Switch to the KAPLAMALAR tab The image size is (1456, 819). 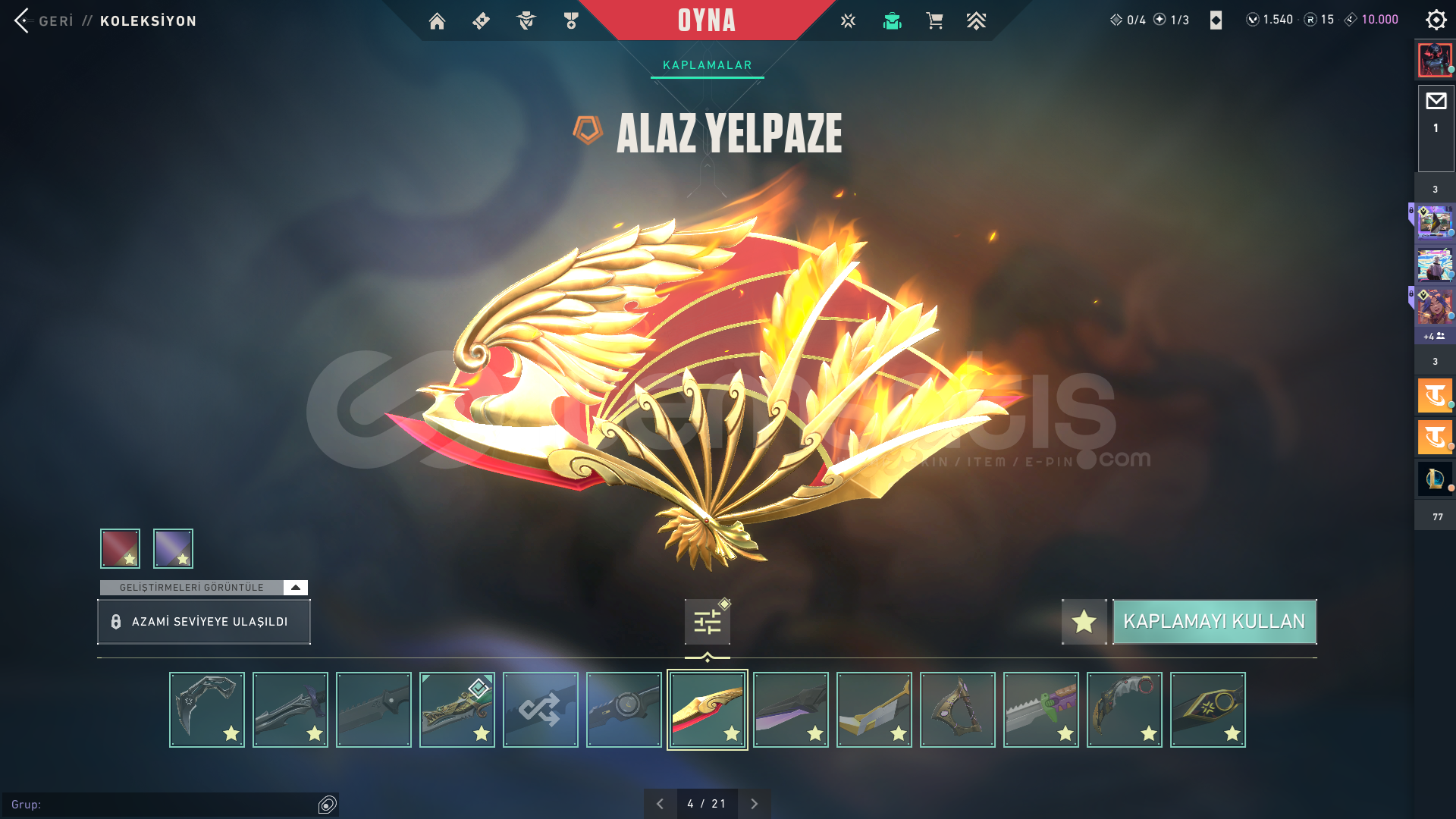707,64
